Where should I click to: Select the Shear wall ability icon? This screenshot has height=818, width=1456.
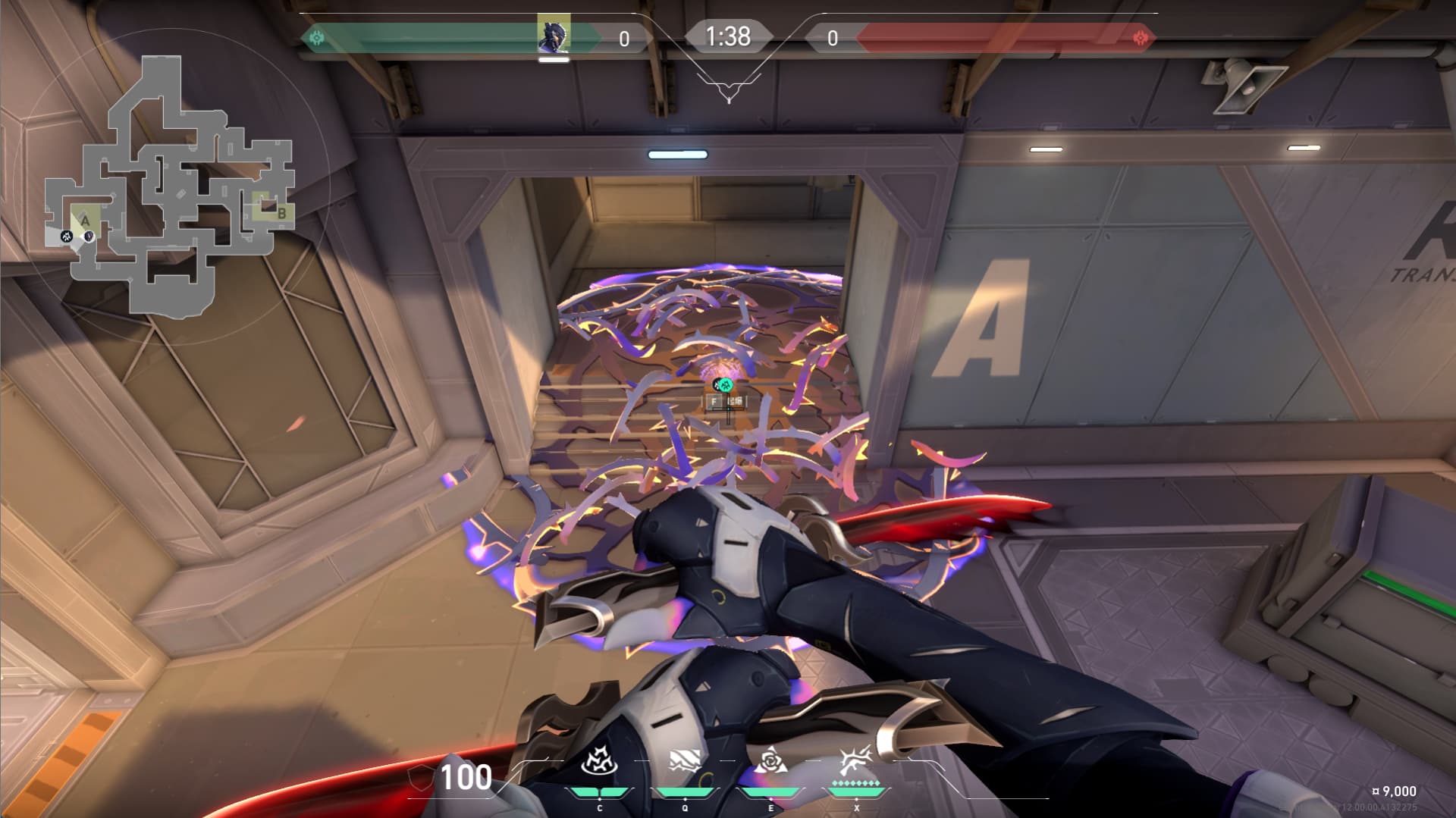click(x=685, y=761)
